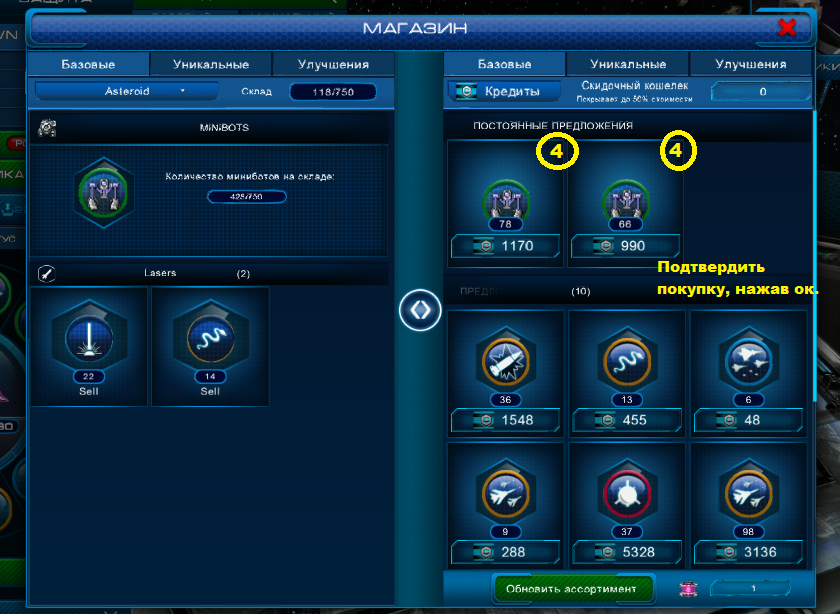Select Базовые tab above the Кредиты button
The width and height of the screenshot is (840, 614).
[x=505, y=64]
